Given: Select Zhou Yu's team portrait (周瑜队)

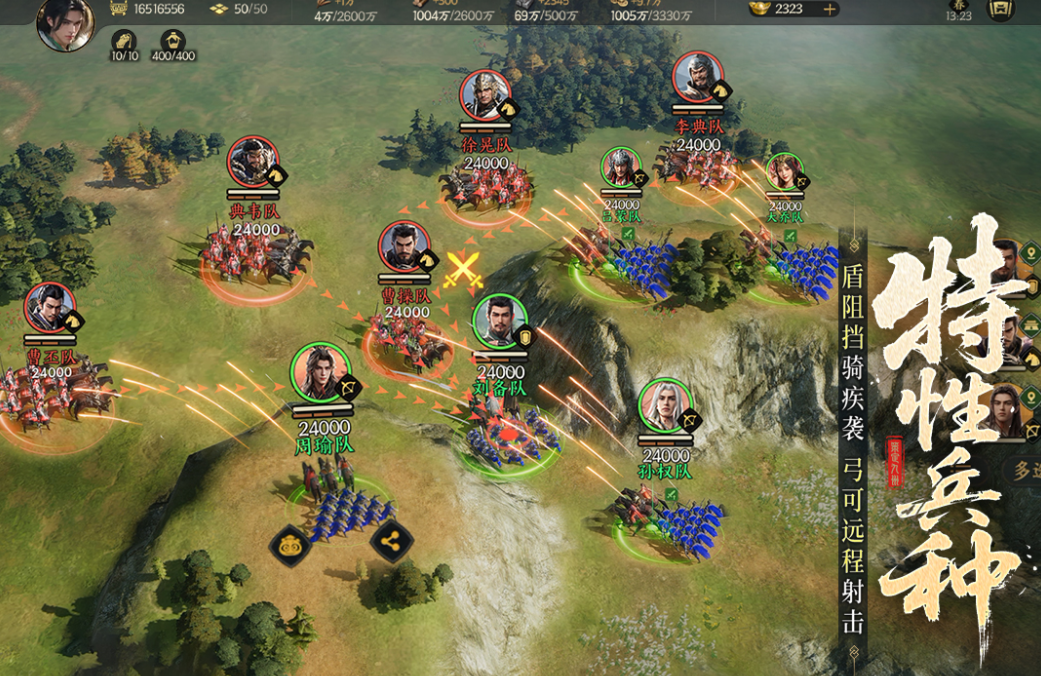Looking at the screenshot, I should [321, 373].
